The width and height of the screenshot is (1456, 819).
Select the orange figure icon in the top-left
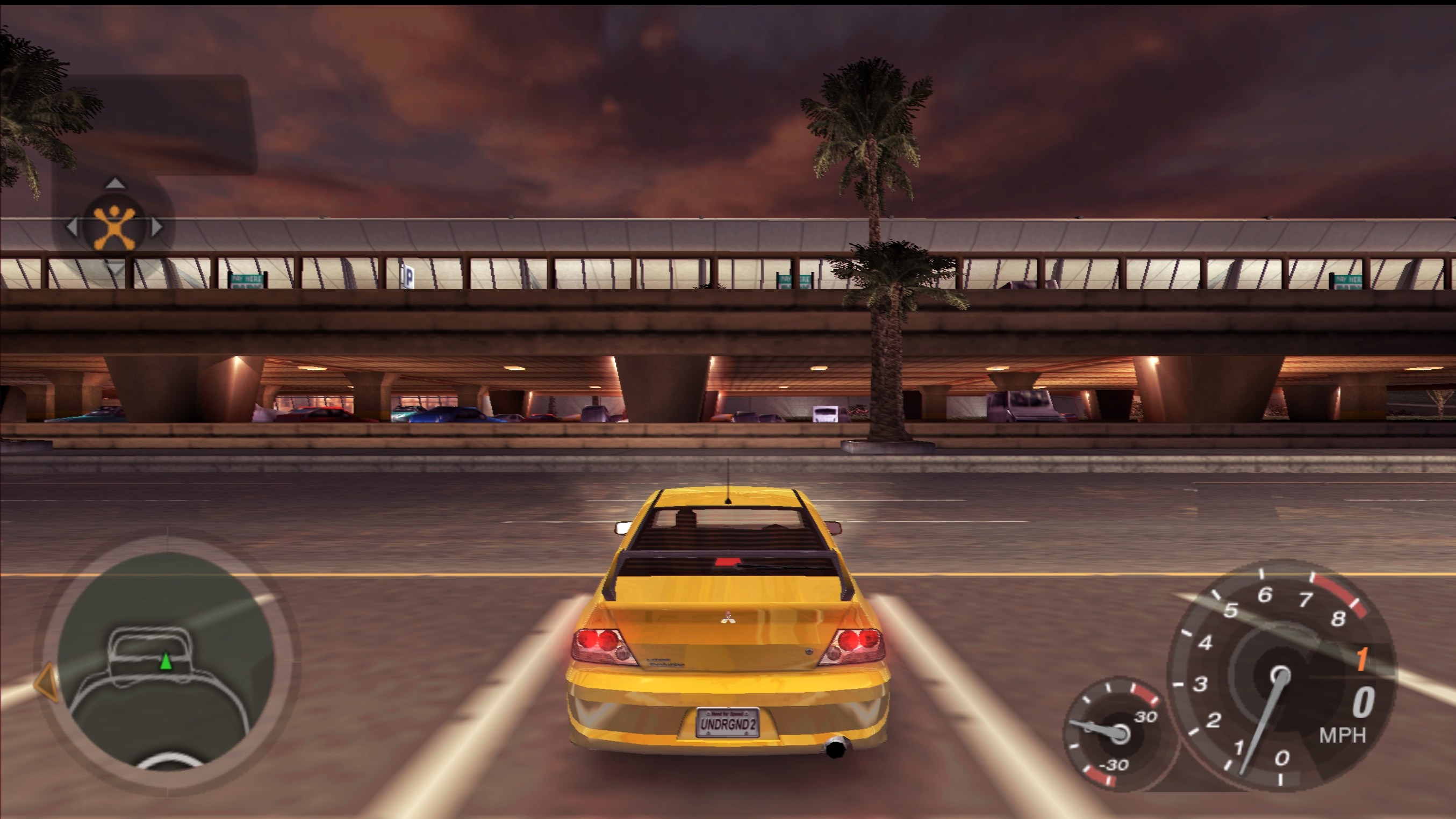tap(114, 227)
